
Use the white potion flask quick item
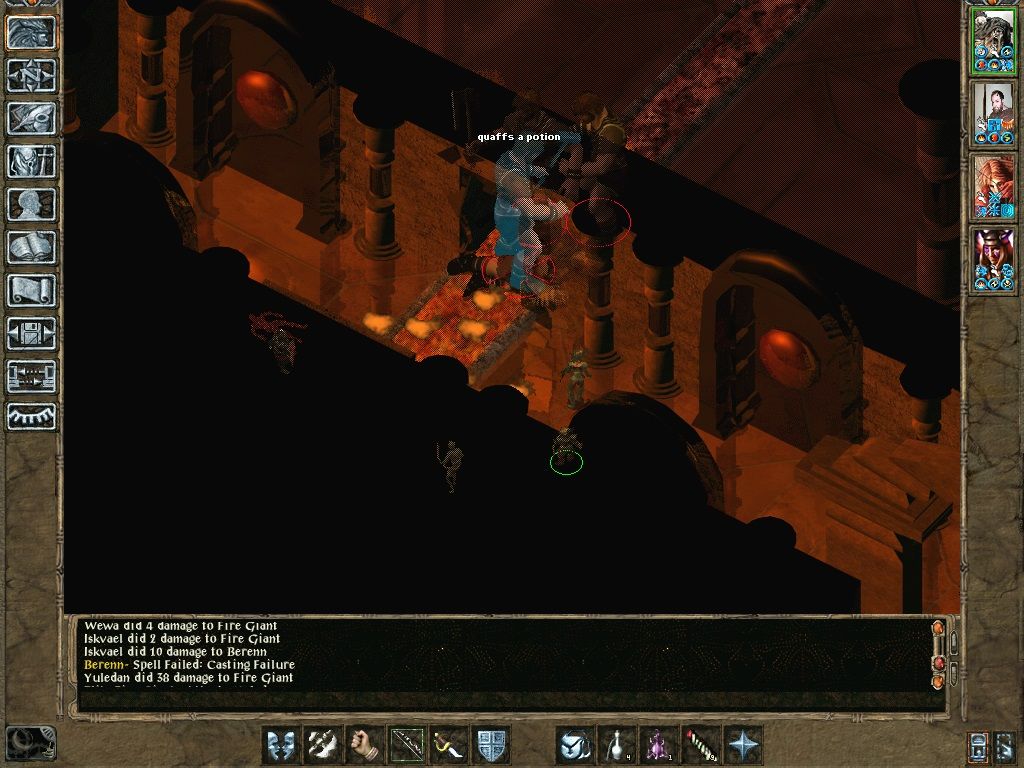(x=617, y=745)
